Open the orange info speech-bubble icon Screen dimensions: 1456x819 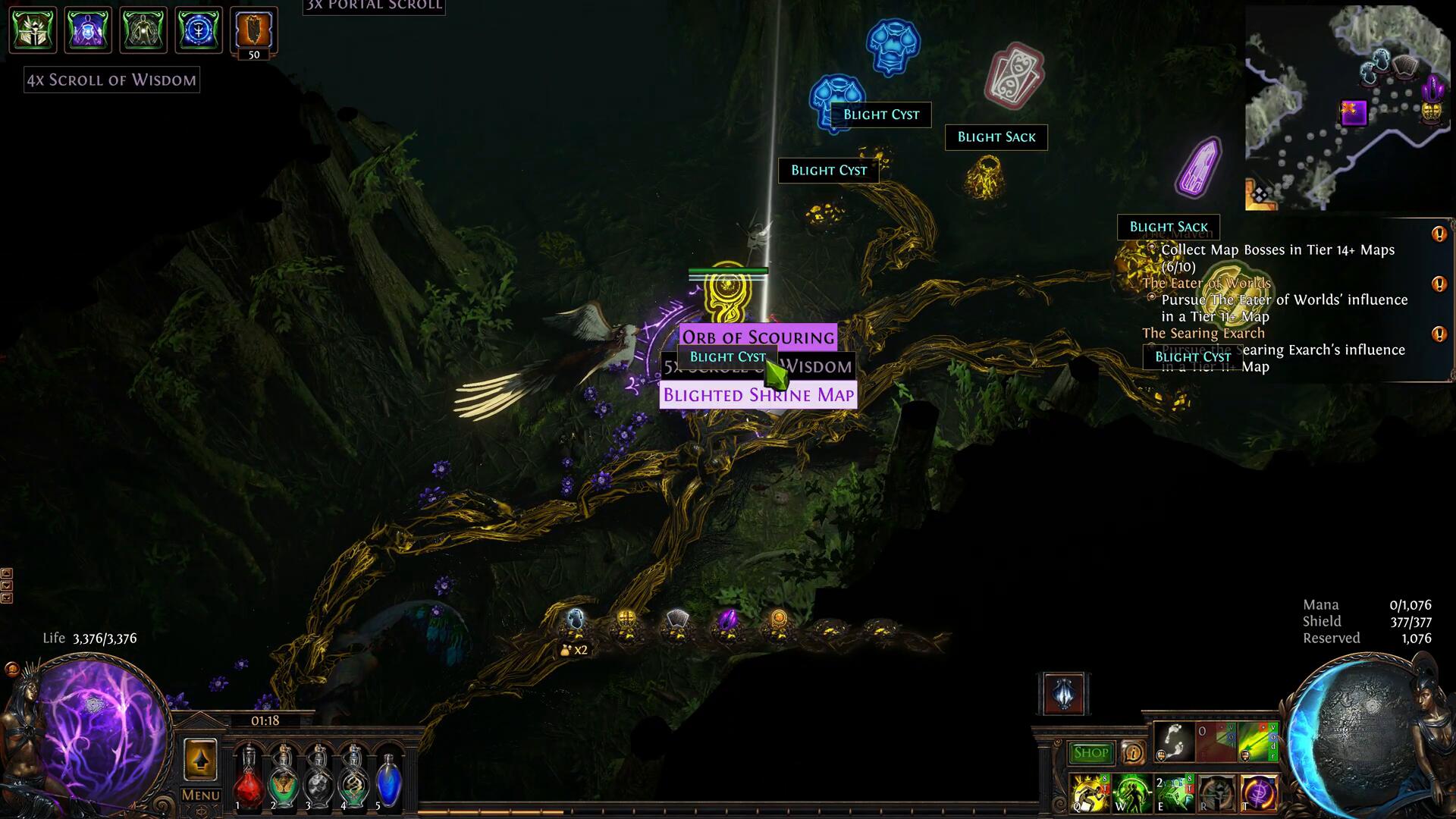coord(1133,752)
